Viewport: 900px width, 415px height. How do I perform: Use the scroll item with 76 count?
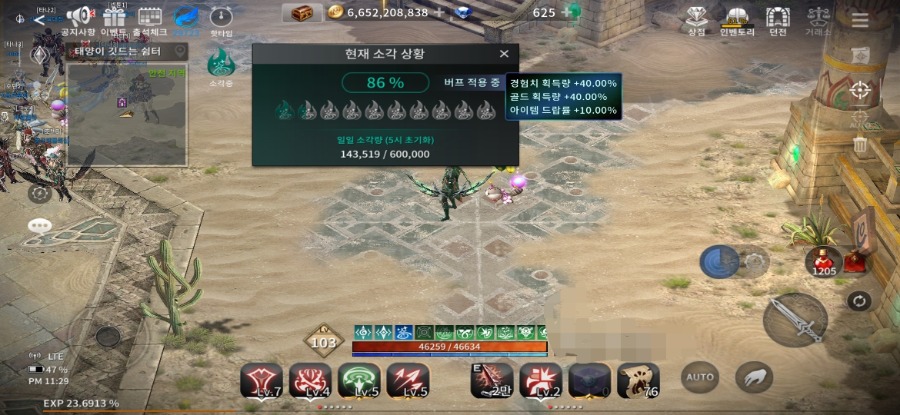tap(637, 380)
